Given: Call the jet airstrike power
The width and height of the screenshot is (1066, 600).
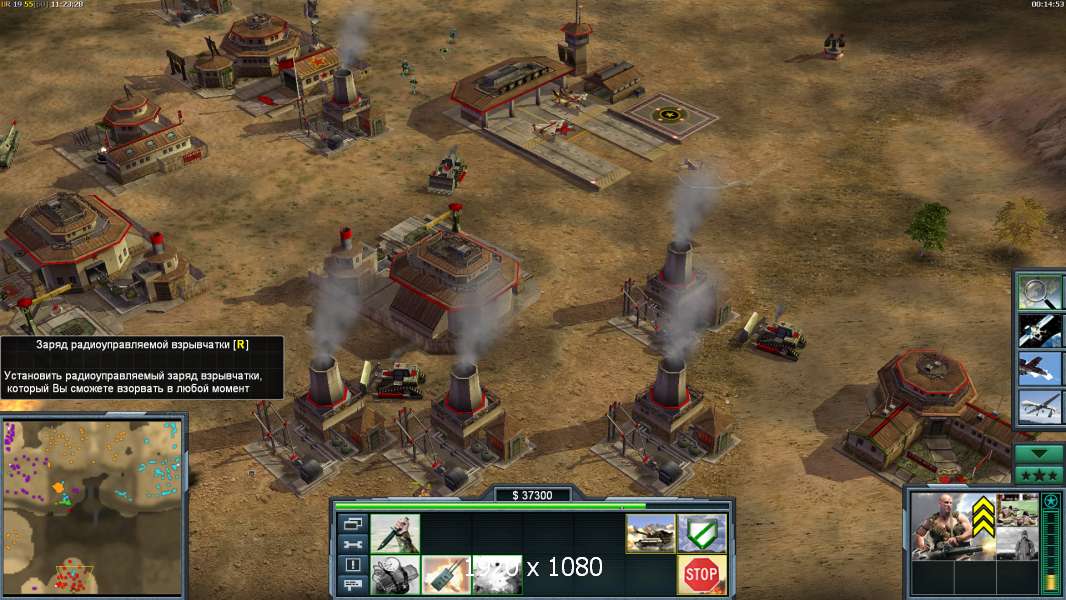Looking at the screenshot, I should (x=1039, y=369).
